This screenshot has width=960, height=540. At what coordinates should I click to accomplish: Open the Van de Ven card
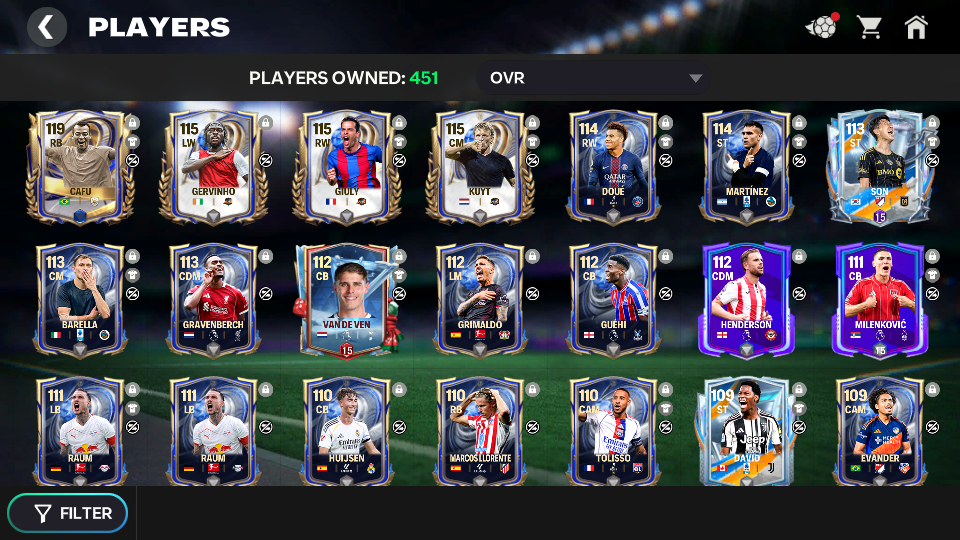click(x=346, y=298)
